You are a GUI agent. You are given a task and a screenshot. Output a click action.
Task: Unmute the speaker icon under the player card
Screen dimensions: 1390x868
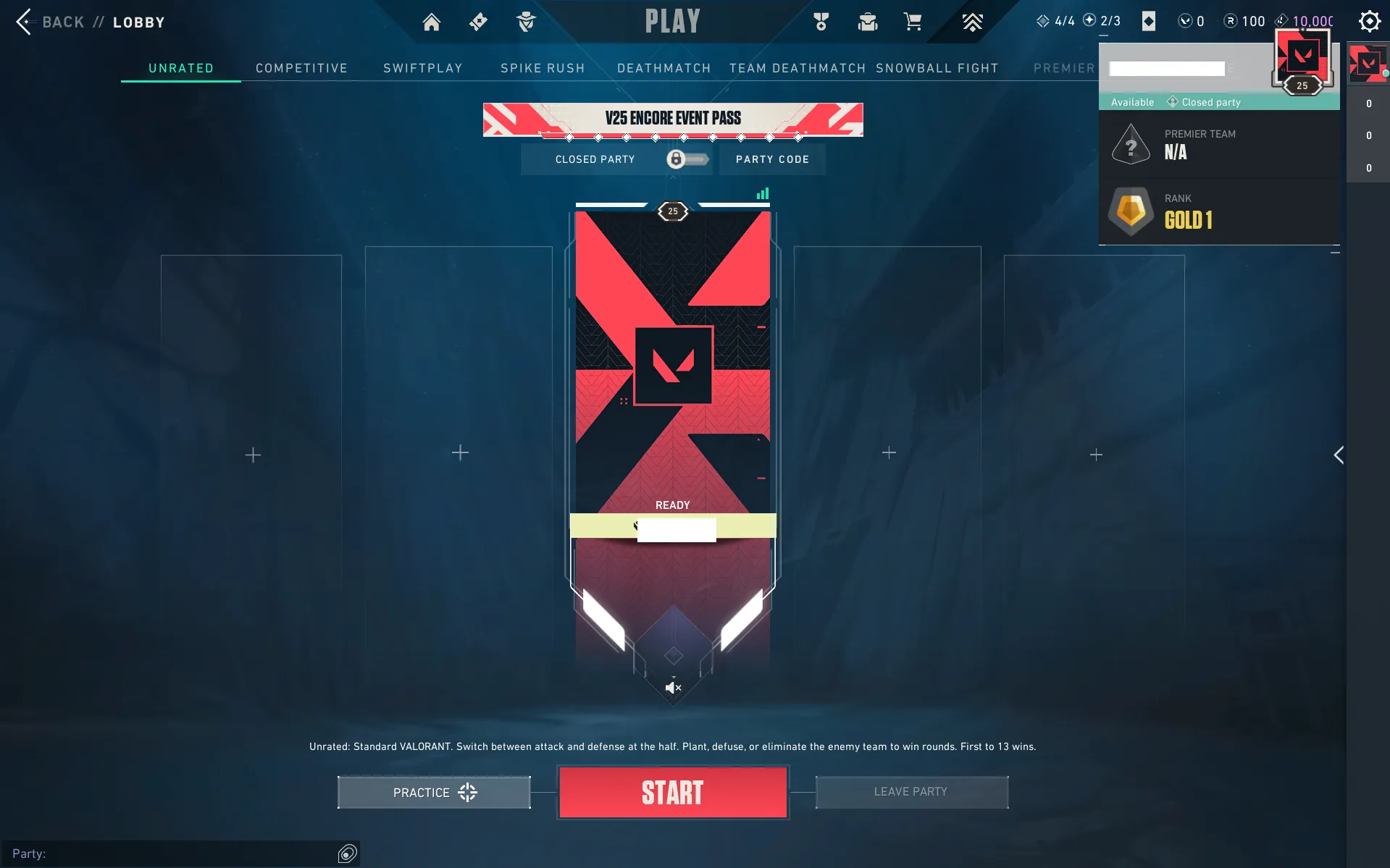click(x=673, y=688)
